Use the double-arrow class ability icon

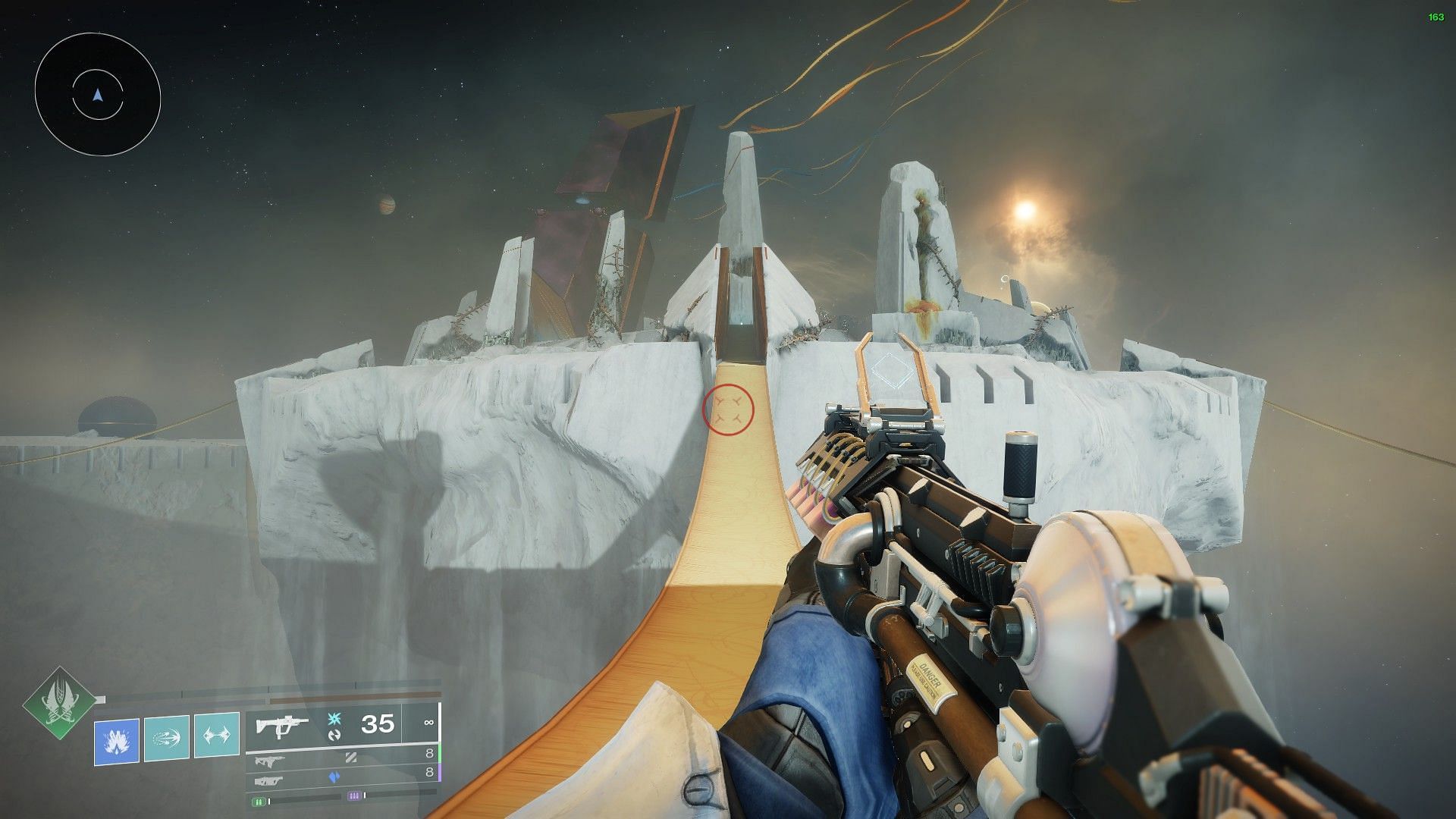coord(217,735)
